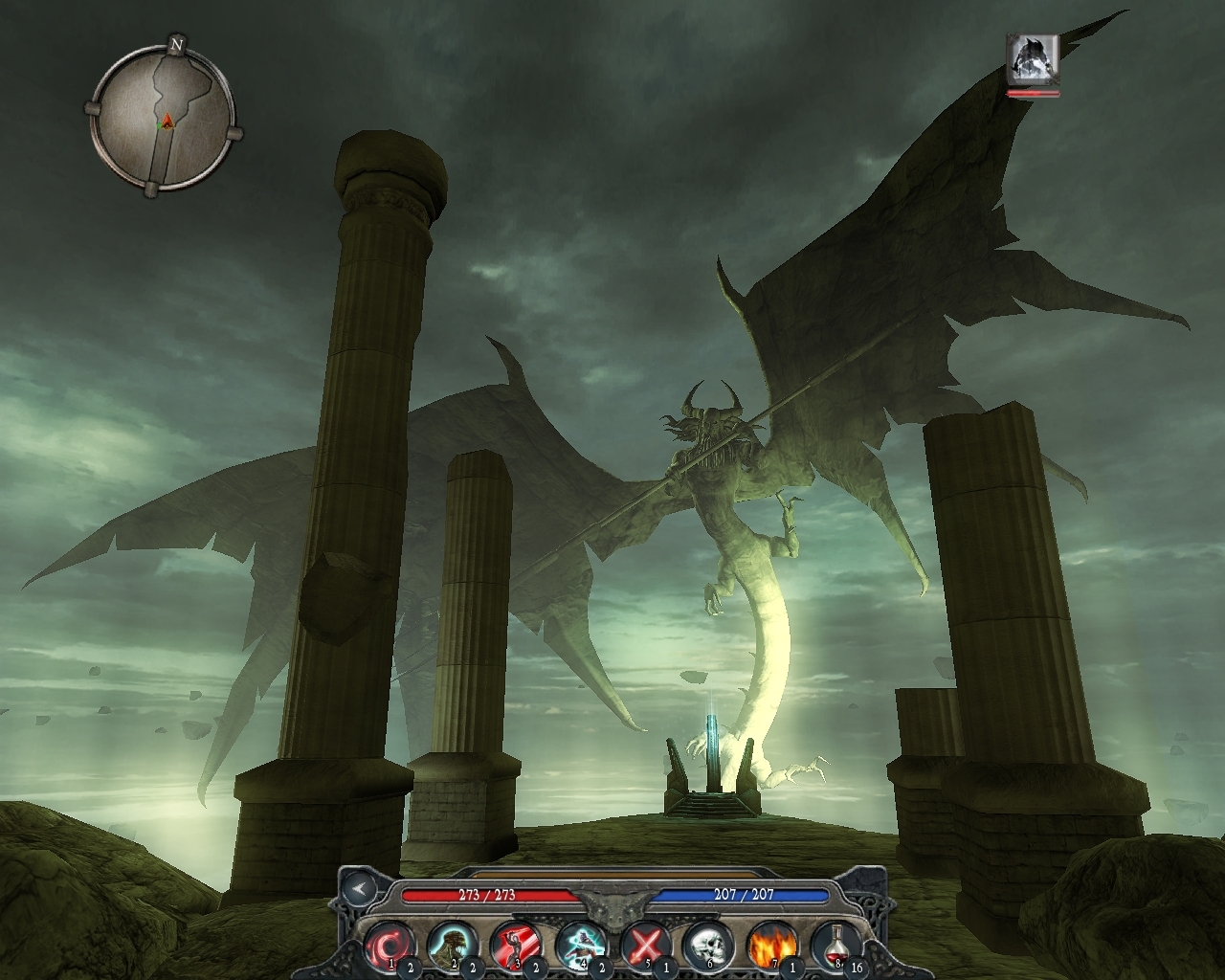This screenshot has height=980, width=1225.
Task: Activate the glowing blue warrior skill
Action: pyautogui.click(x=578, y=944)
